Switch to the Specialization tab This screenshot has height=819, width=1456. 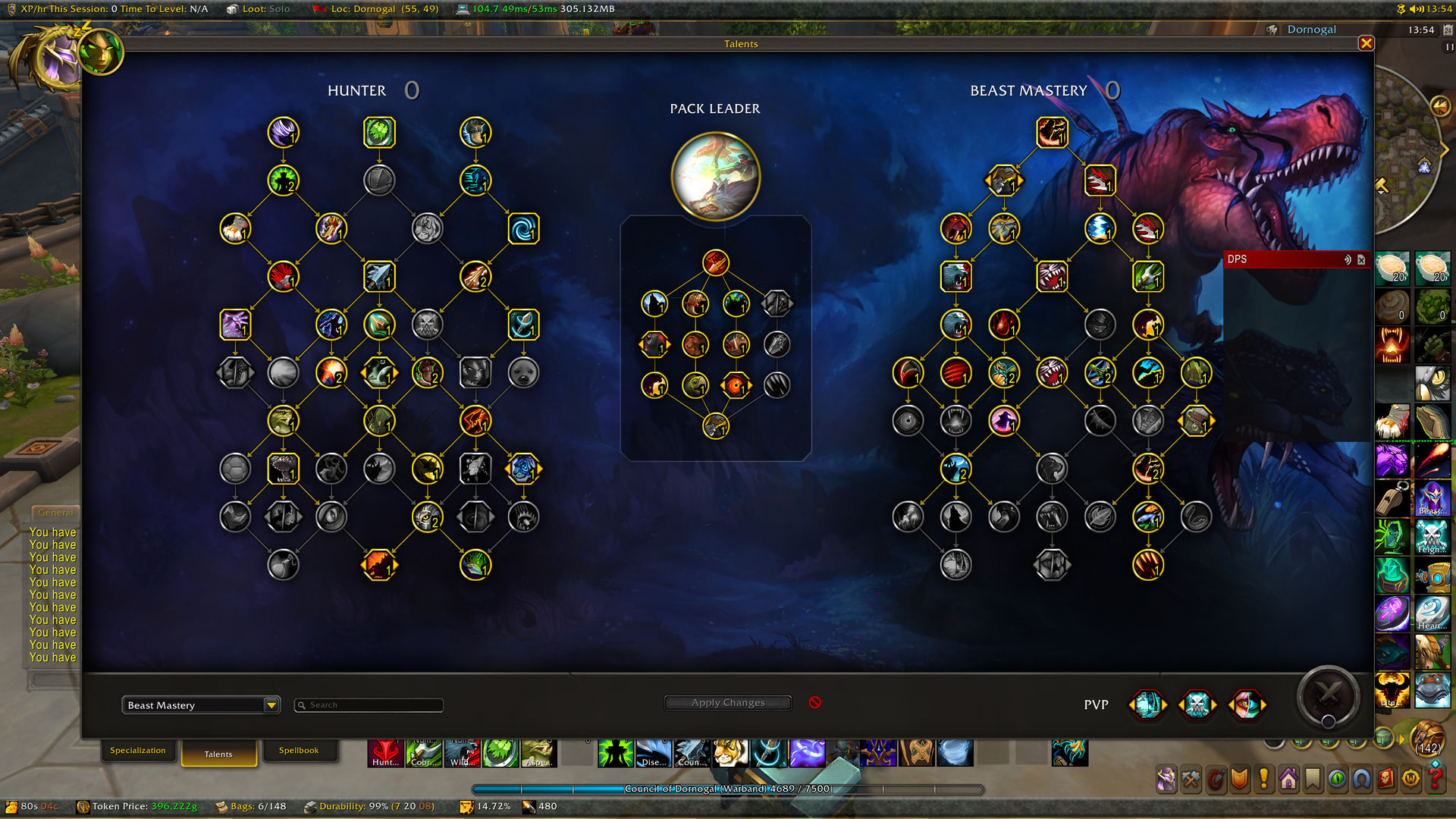137,751
